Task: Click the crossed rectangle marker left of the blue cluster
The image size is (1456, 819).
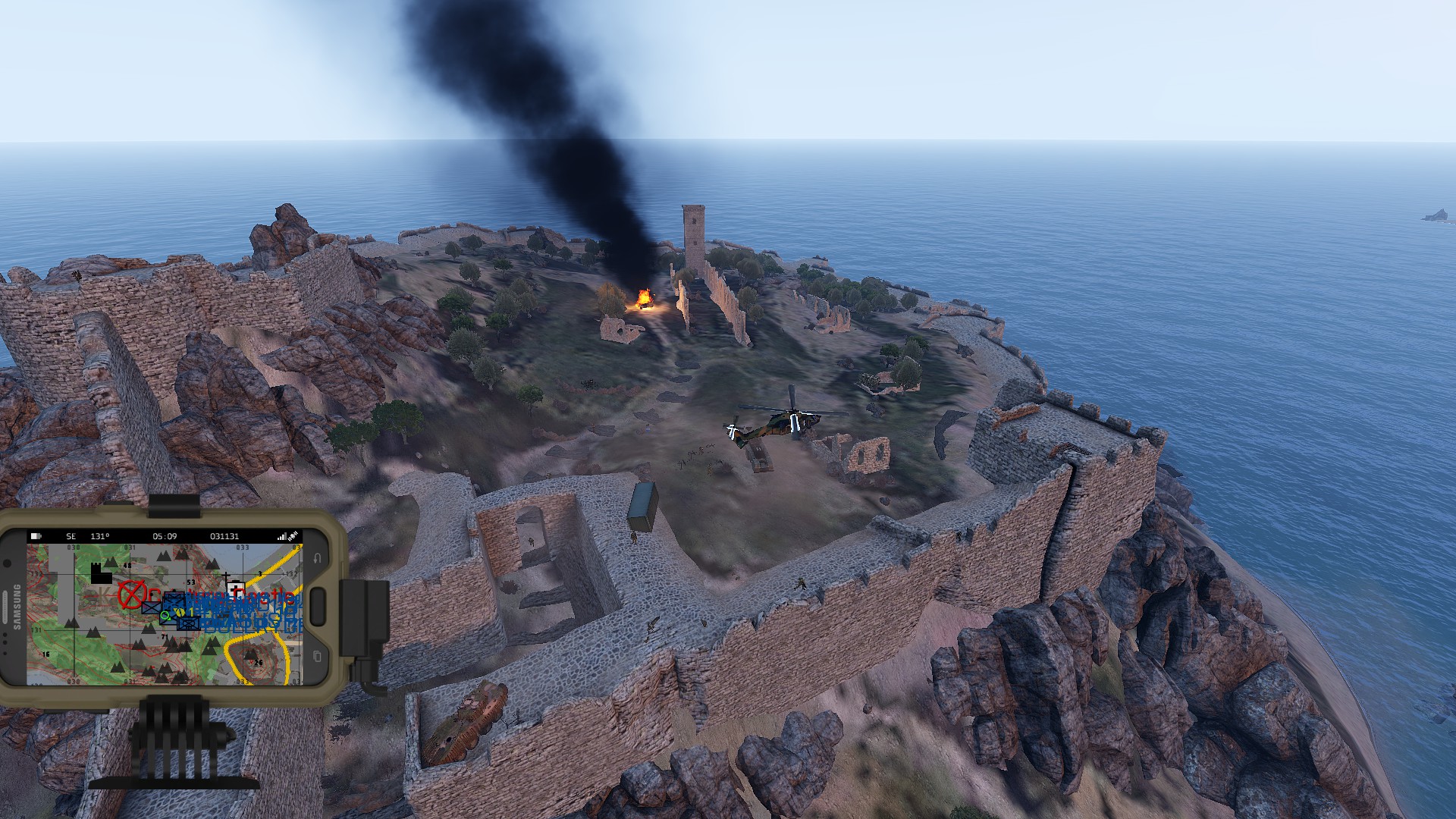Action: (x=151, y=608)
